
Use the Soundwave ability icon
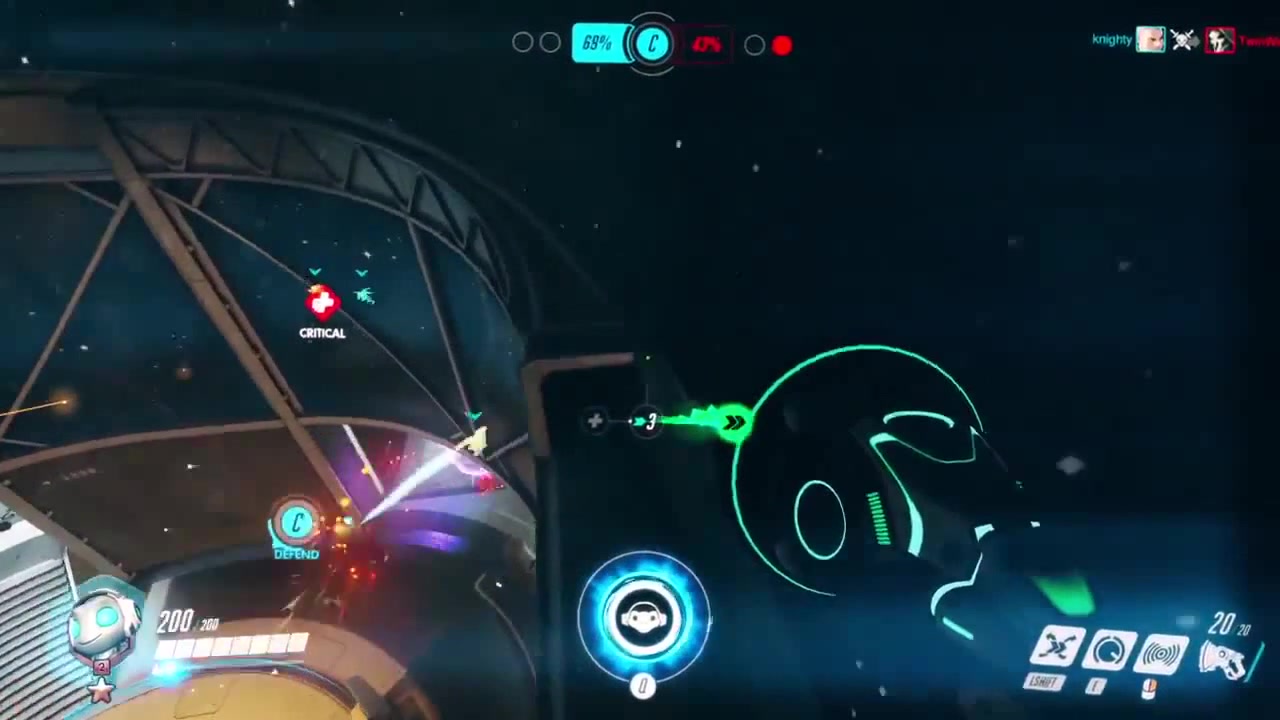1161,654
